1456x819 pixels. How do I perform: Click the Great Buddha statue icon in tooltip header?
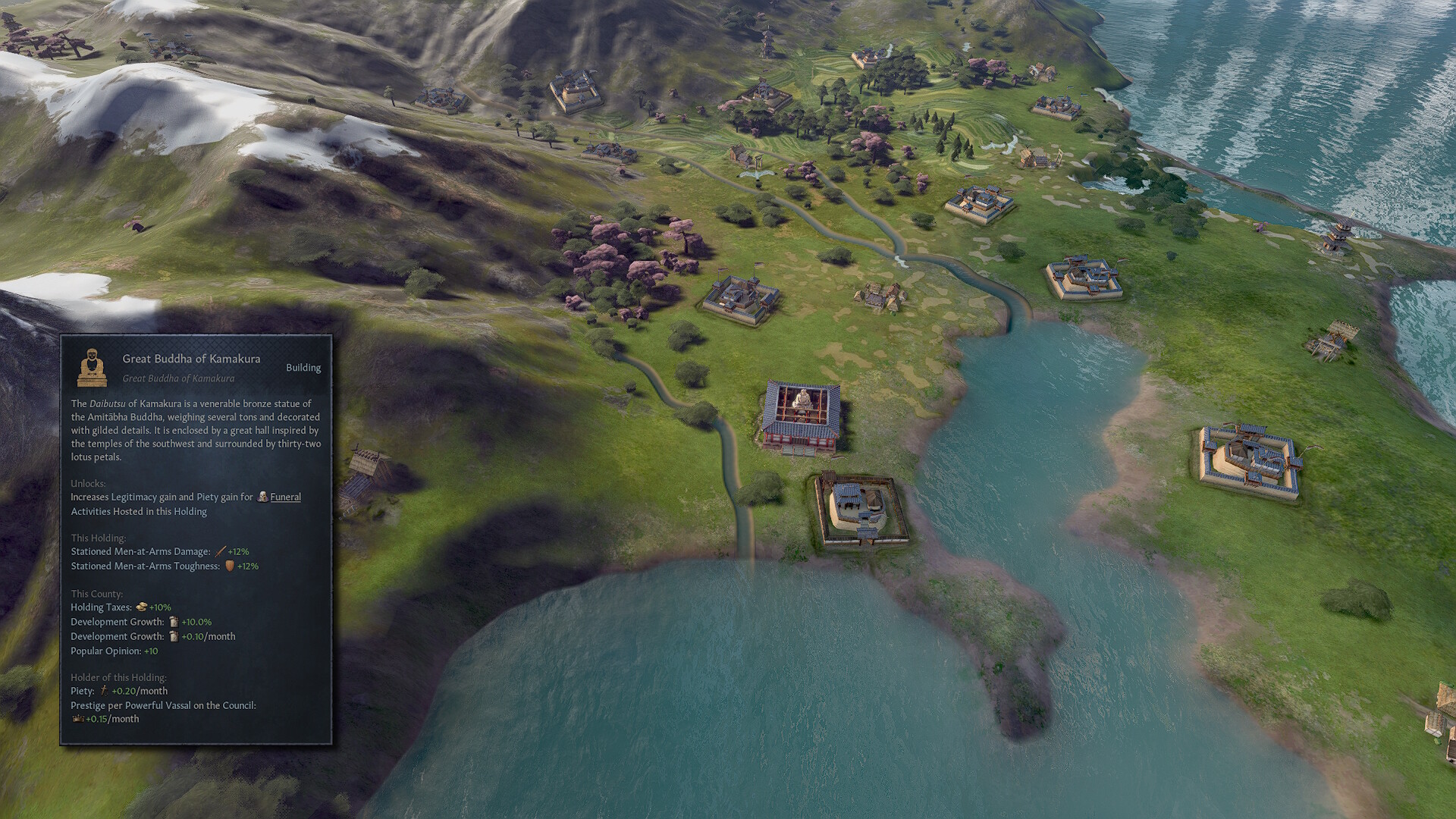point(92,367)
